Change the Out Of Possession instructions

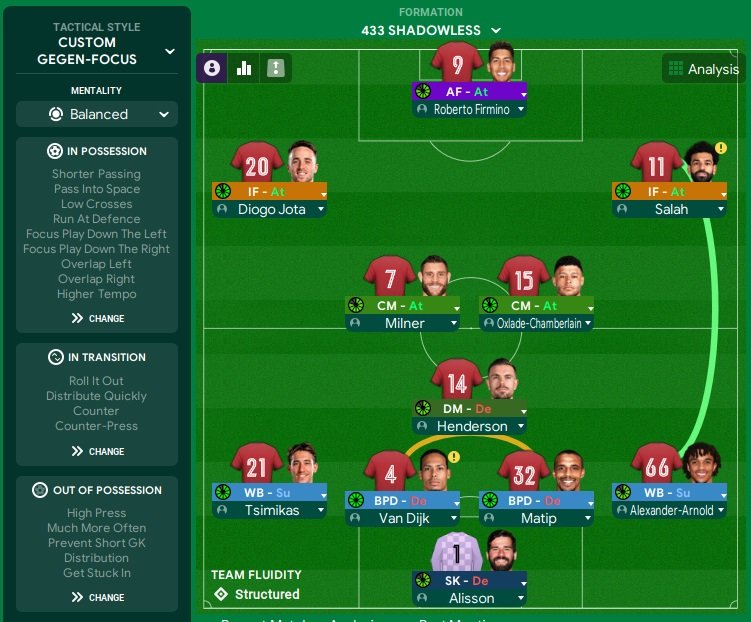98,597
